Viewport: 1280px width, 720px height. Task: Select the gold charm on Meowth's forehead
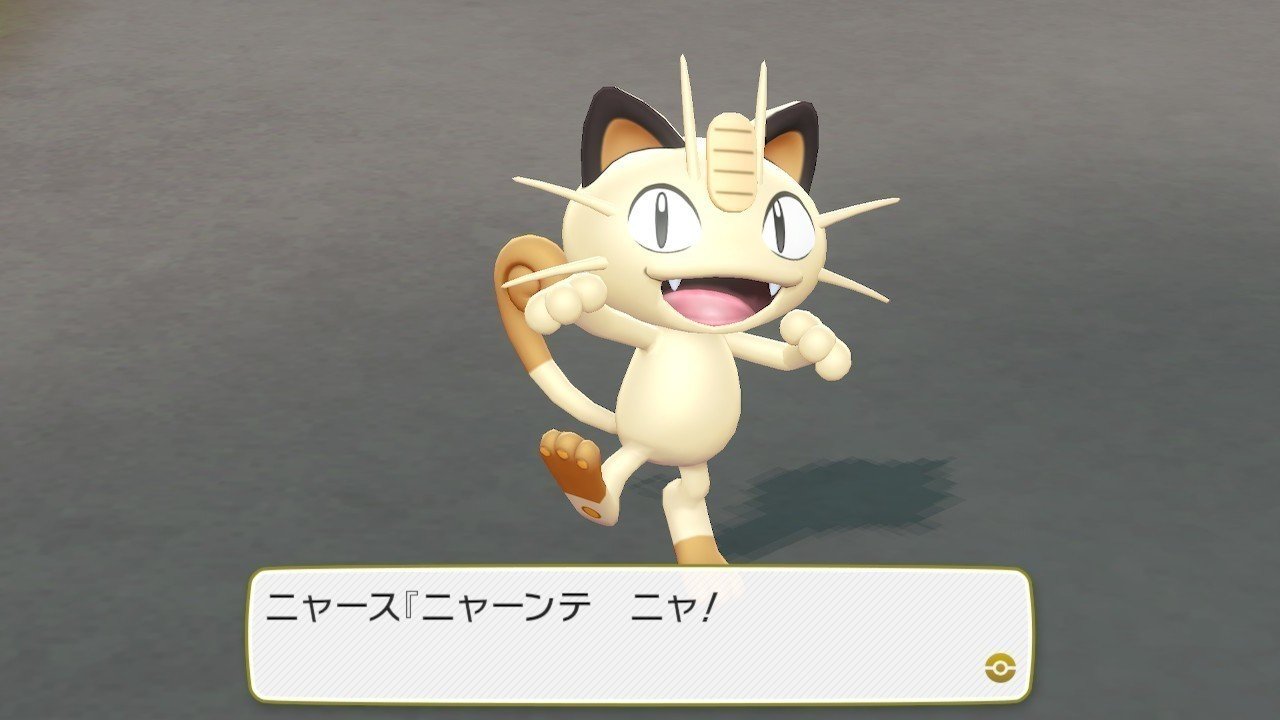coord(731,160)
